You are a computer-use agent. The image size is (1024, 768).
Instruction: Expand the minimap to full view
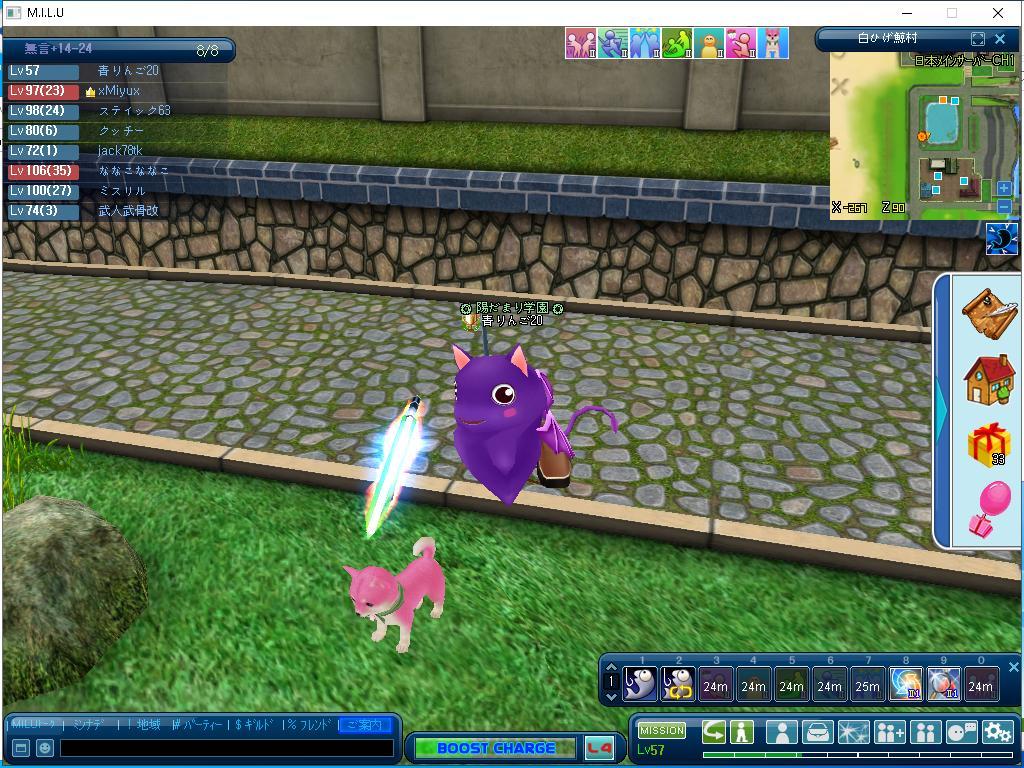(978, 39)
